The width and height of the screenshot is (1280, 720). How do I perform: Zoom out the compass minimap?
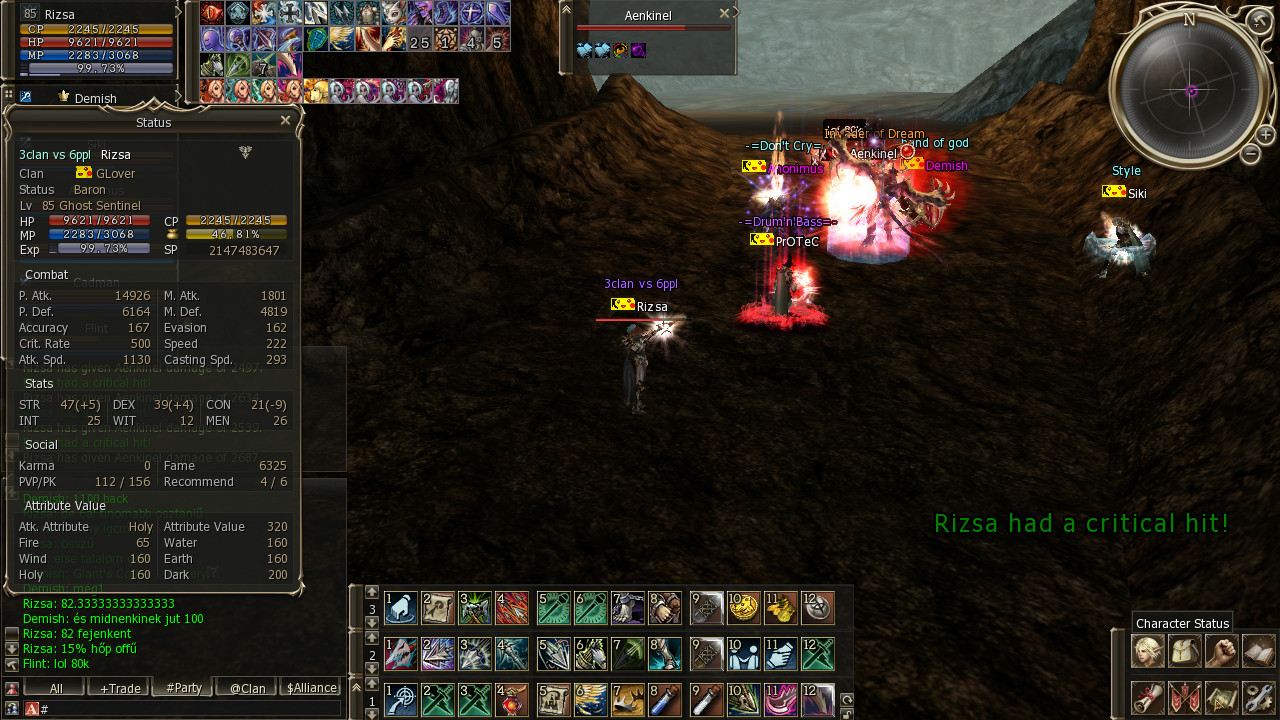pos(1250,153)
